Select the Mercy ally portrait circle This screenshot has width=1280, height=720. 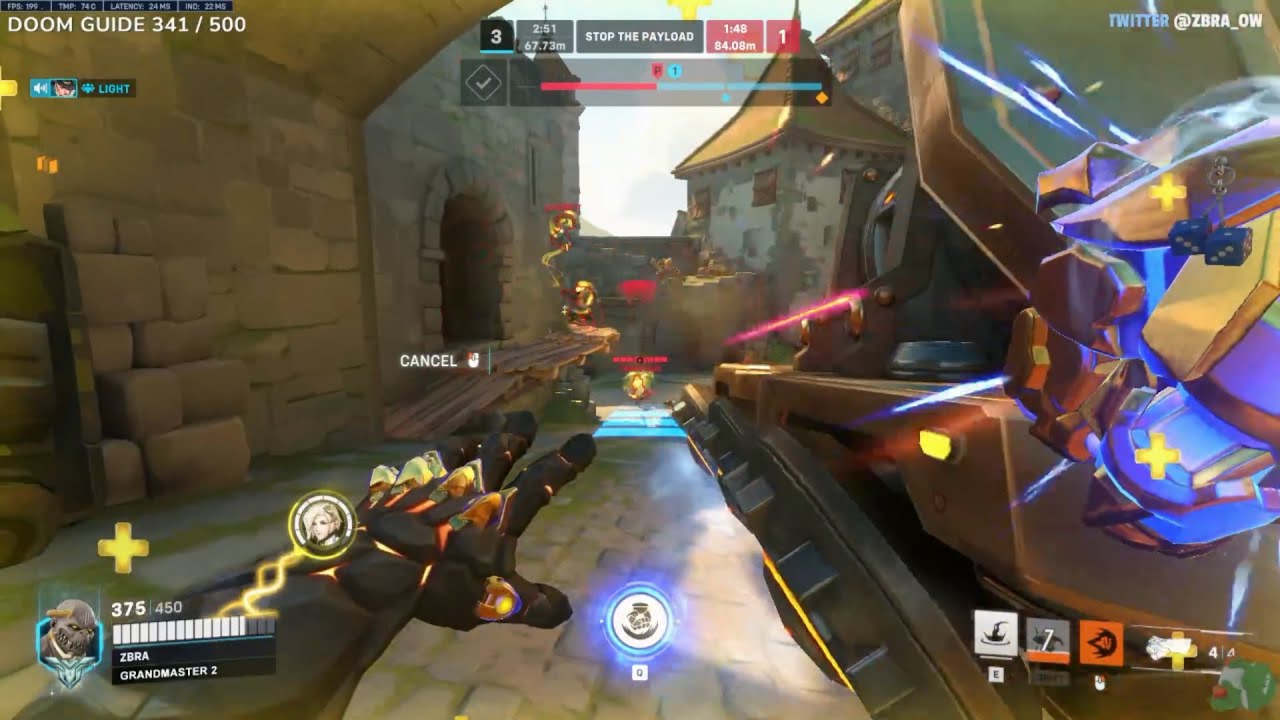323,522
